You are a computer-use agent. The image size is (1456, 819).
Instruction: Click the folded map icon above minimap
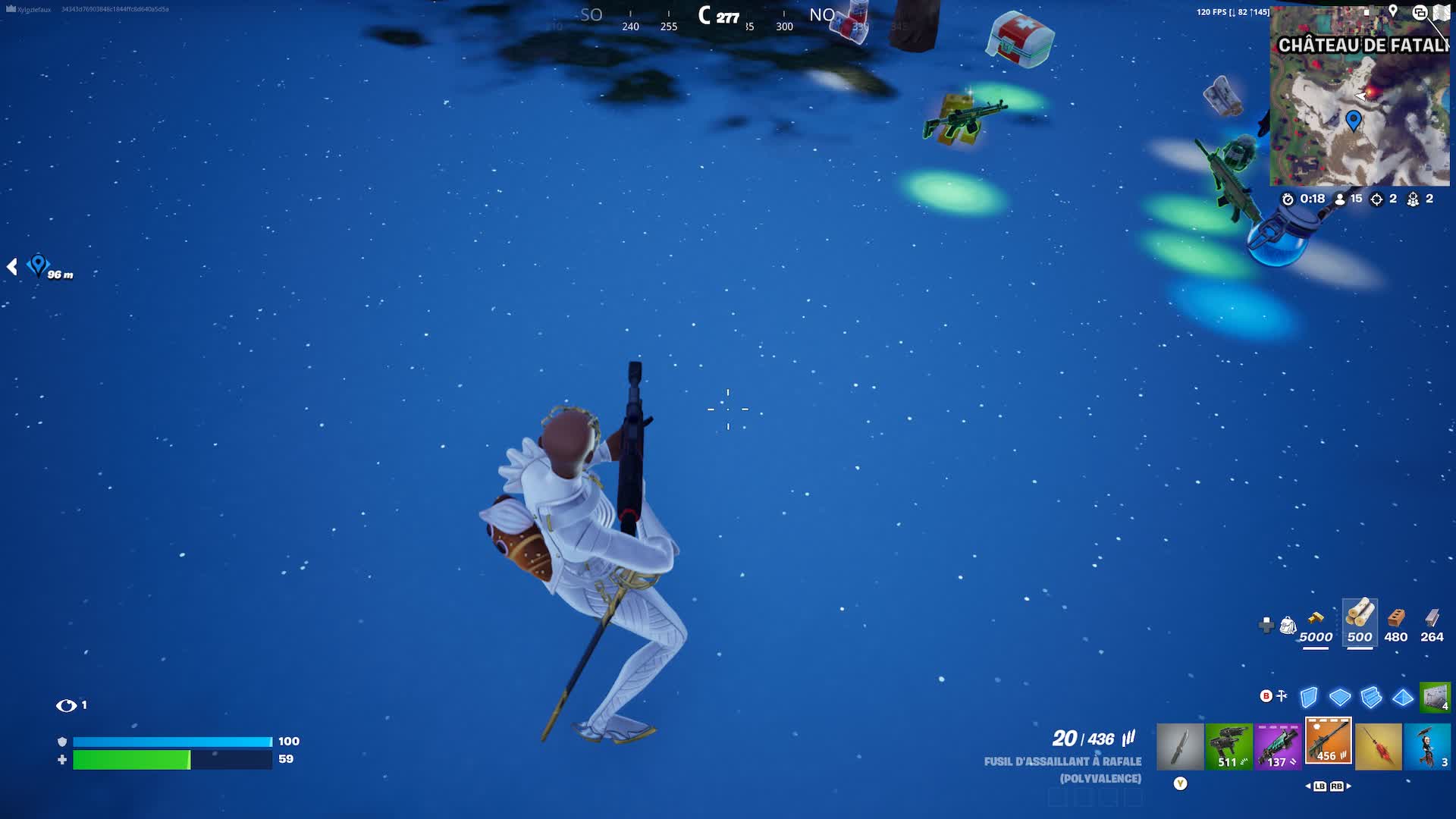[x=1441, y=12]
